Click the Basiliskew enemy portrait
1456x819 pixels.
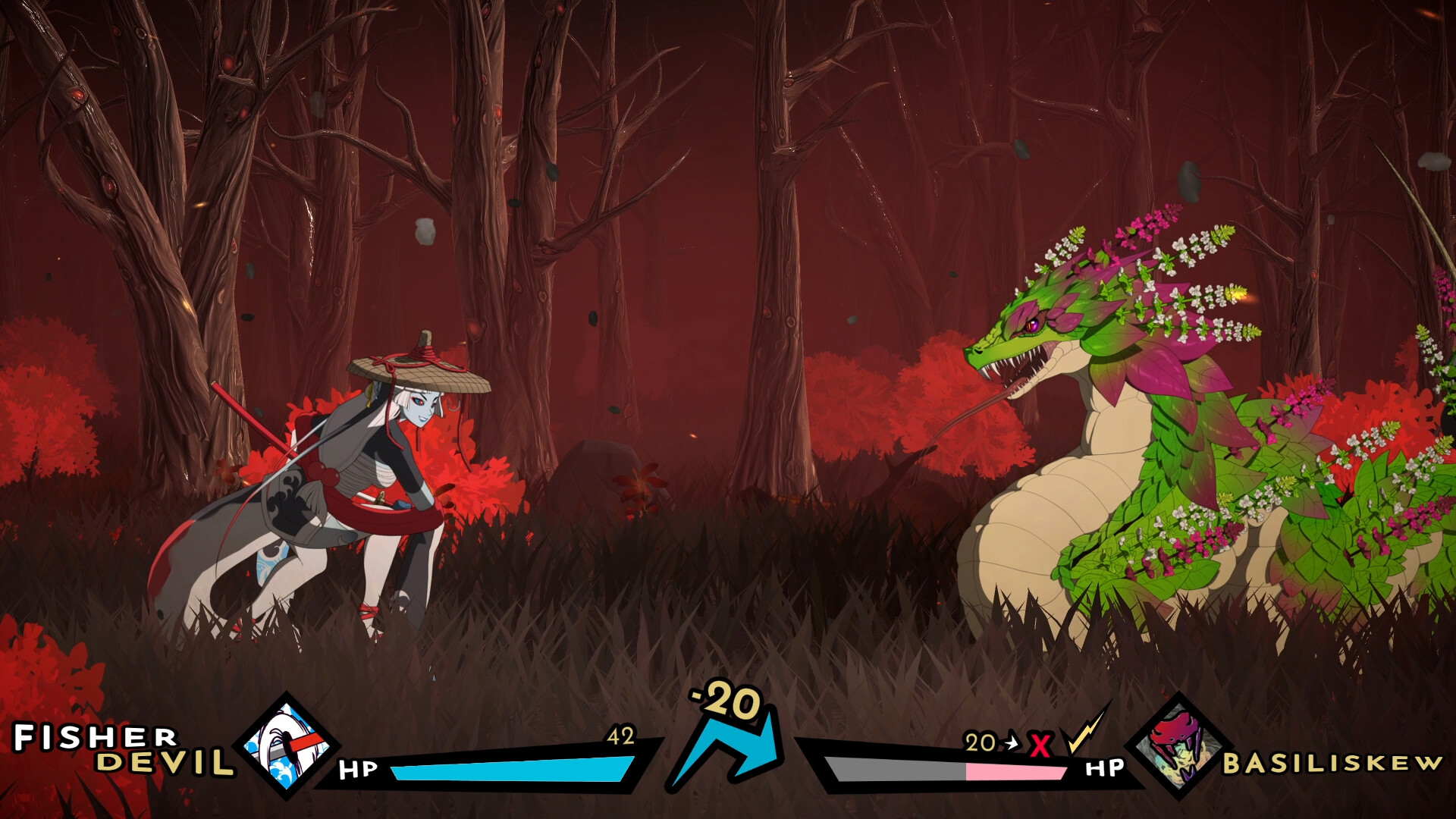point(1178,747)
